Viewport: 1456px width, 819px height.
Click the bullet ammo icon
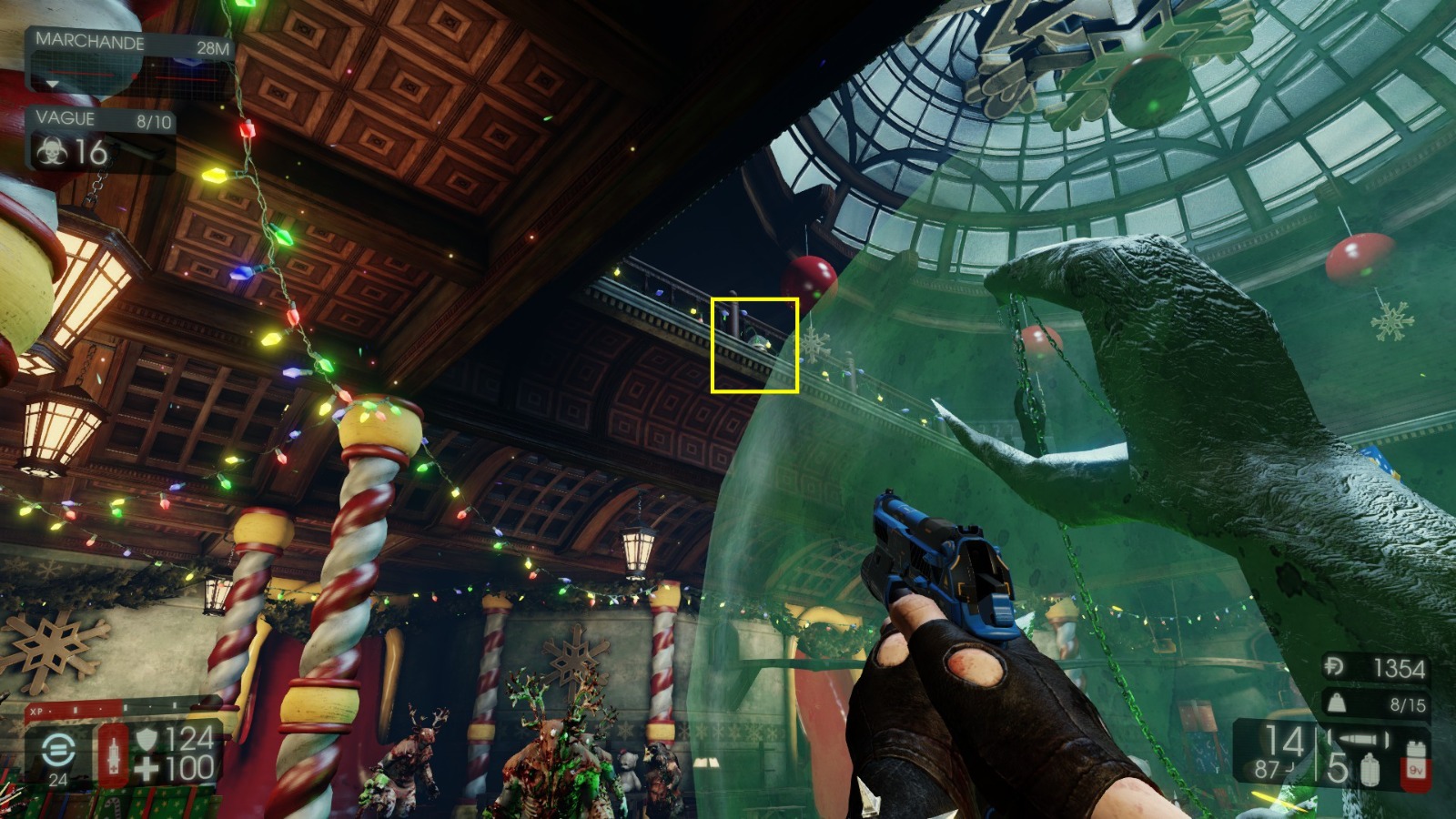pos(1358,738)
